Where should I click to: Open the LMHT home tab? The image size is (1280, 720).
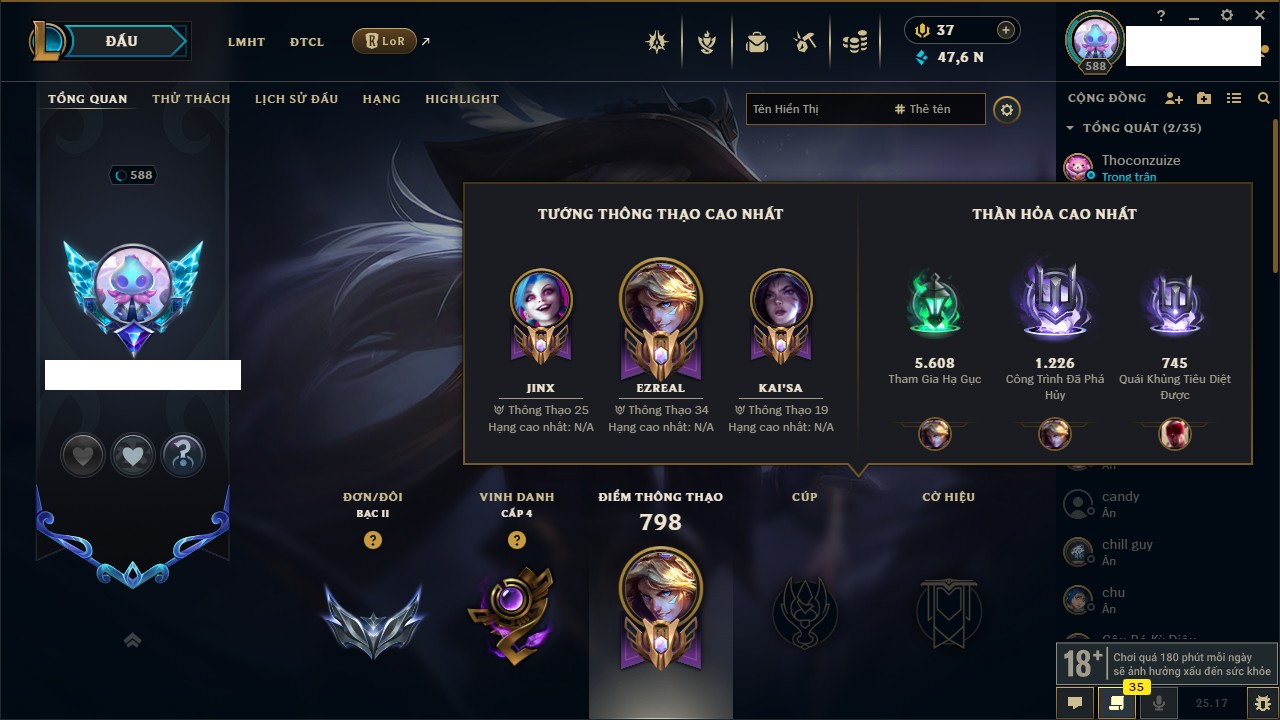click(246, 42)
